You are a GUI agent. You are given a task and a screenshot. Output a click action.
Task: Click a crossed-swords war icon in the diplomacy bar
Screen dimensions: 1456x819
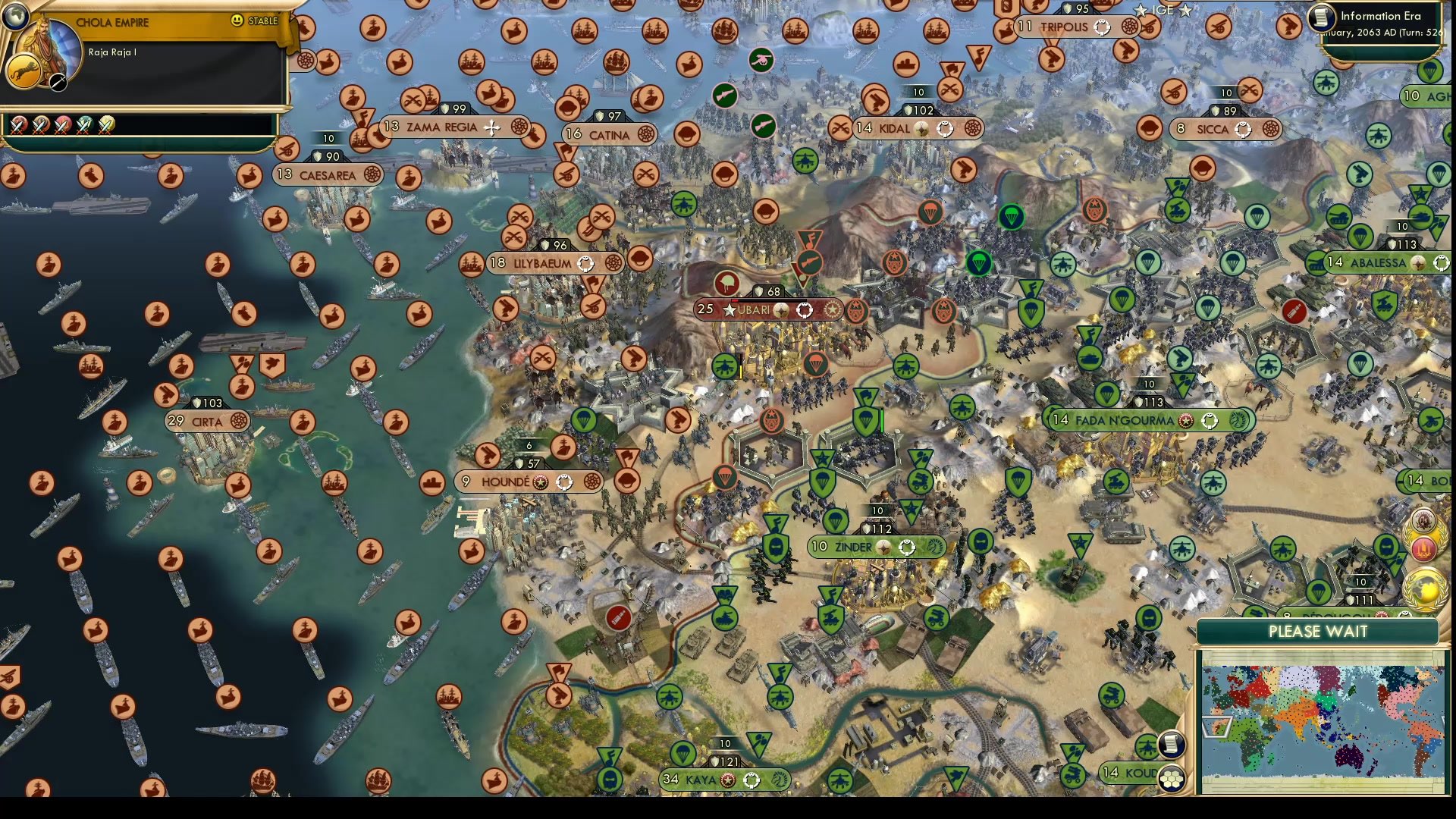(x=19, y=125)
